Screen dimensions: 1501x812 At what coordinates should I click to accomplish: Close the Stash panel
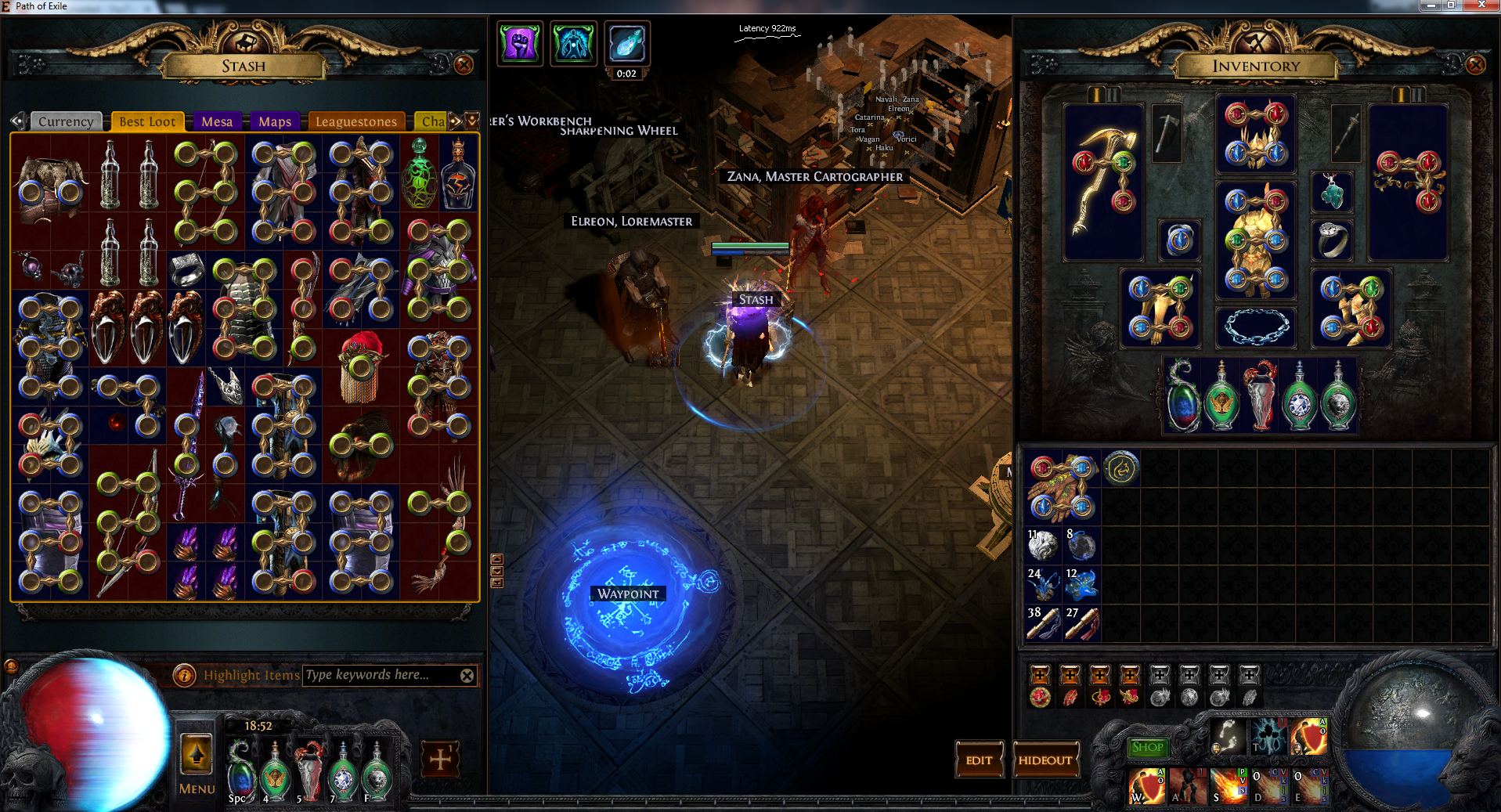464,65
